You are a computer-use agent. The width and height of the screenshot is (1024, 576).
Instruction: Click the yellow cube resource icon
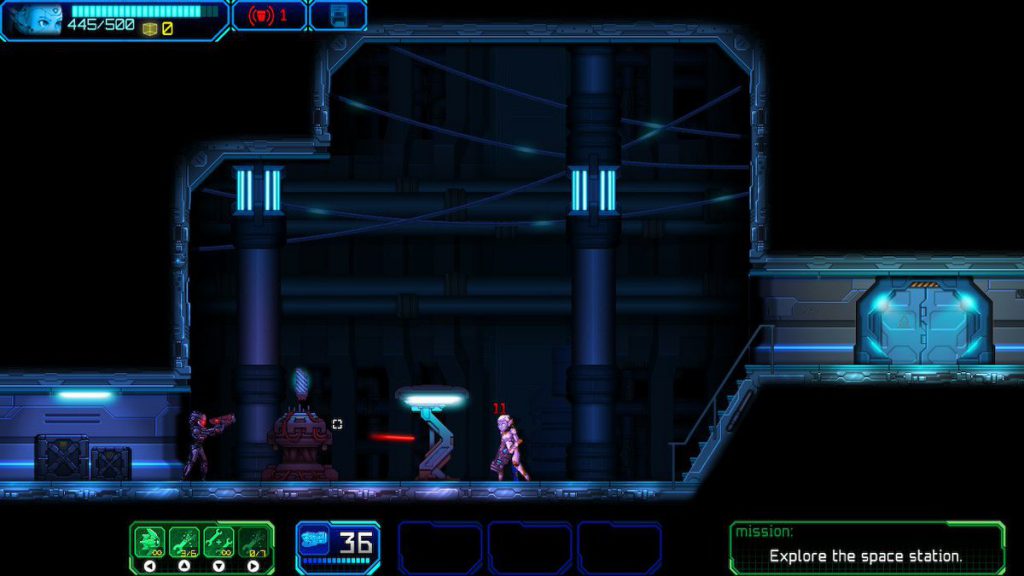(x=150, y=29)
